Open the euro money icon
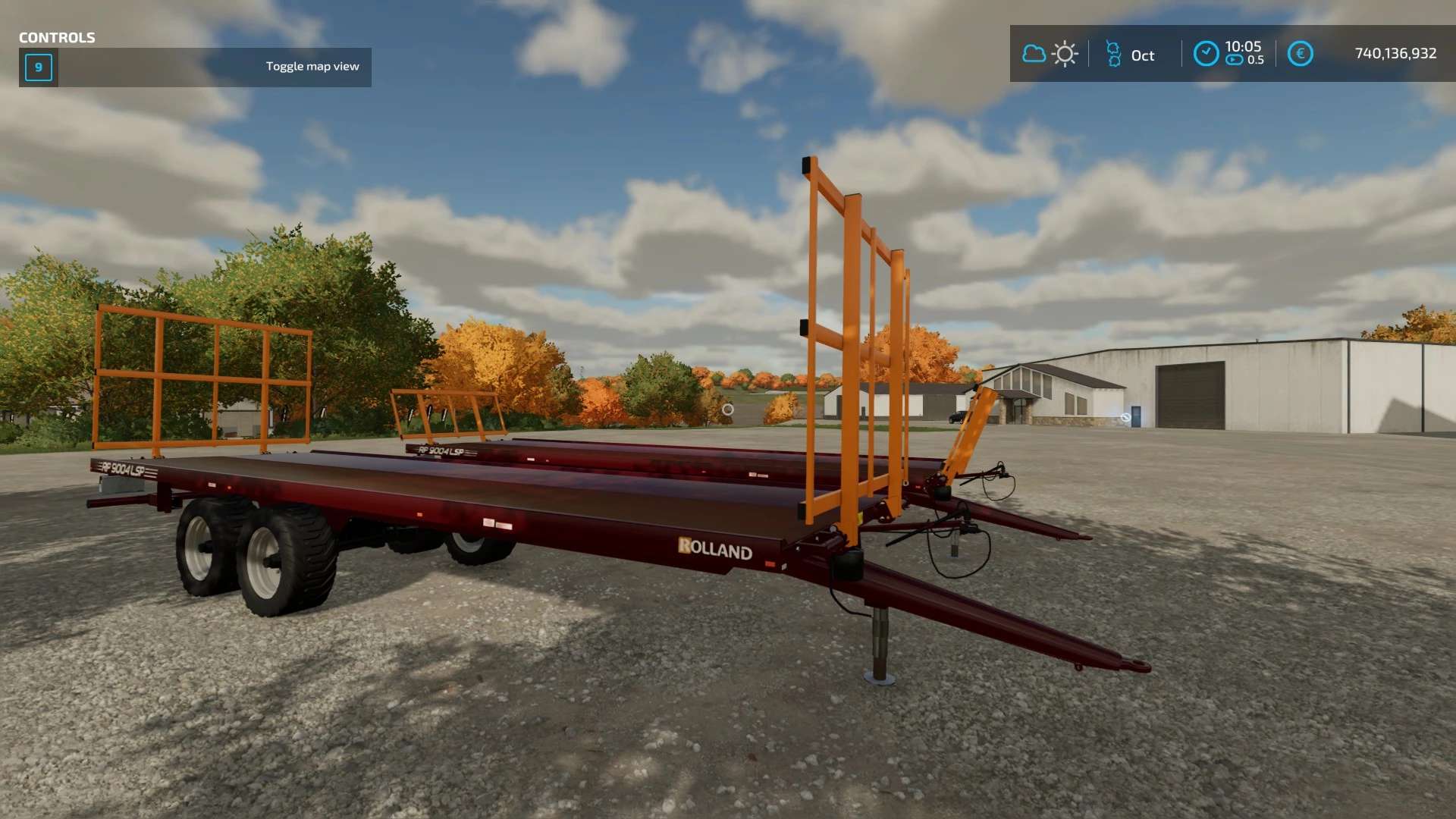Viewport: 1456px width, 819px height. [x=1300, y=54]
